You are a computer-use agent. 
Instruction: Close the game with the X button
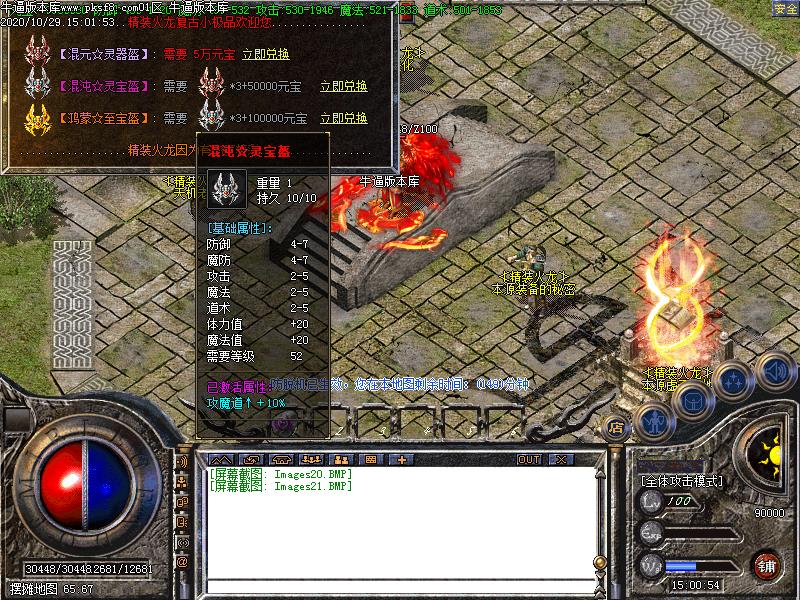click(x=559, y=459)
